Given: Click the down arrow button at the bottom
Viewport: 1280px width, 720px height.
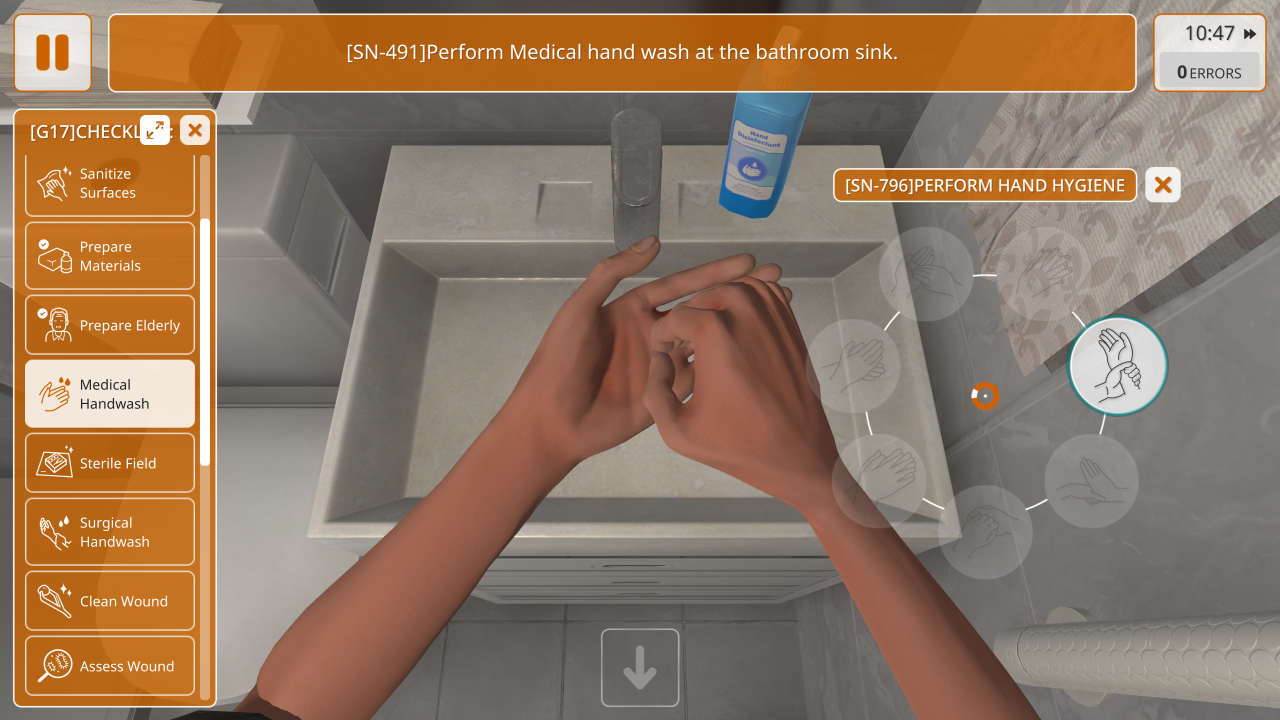Looking at the screenshot, I should [640, 668].
